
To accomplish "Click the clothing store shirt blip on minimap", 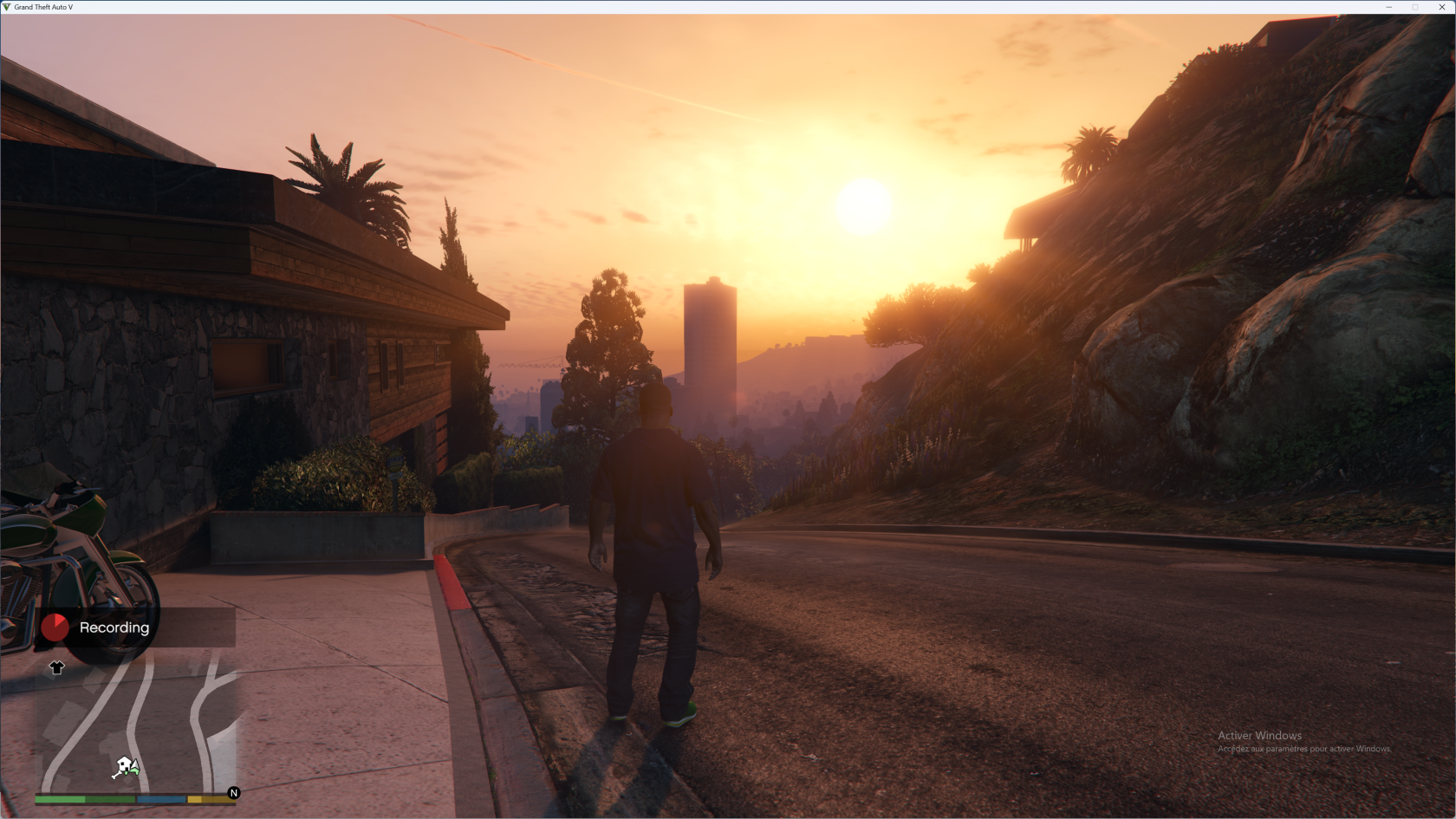I will pos(57,667).
